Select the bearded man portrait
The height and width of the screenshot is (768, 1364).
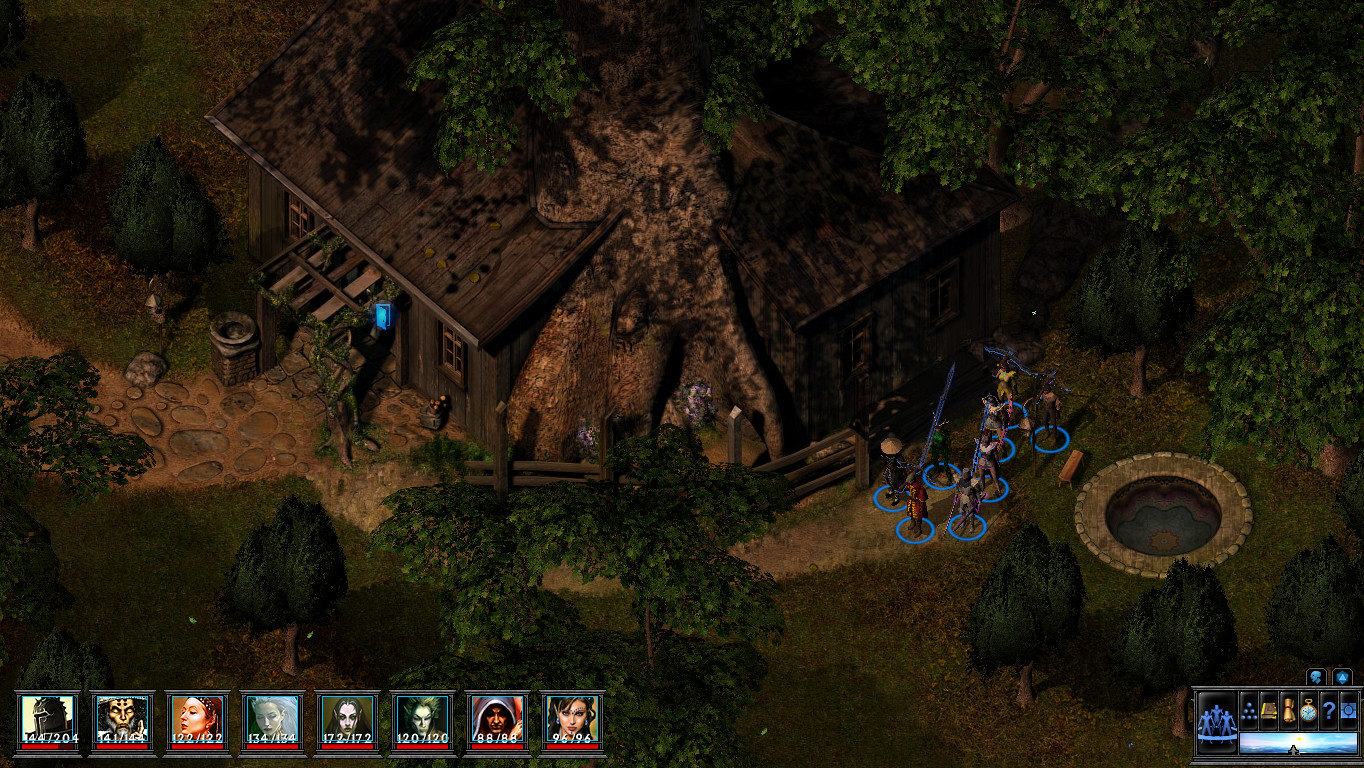point(122,719)
